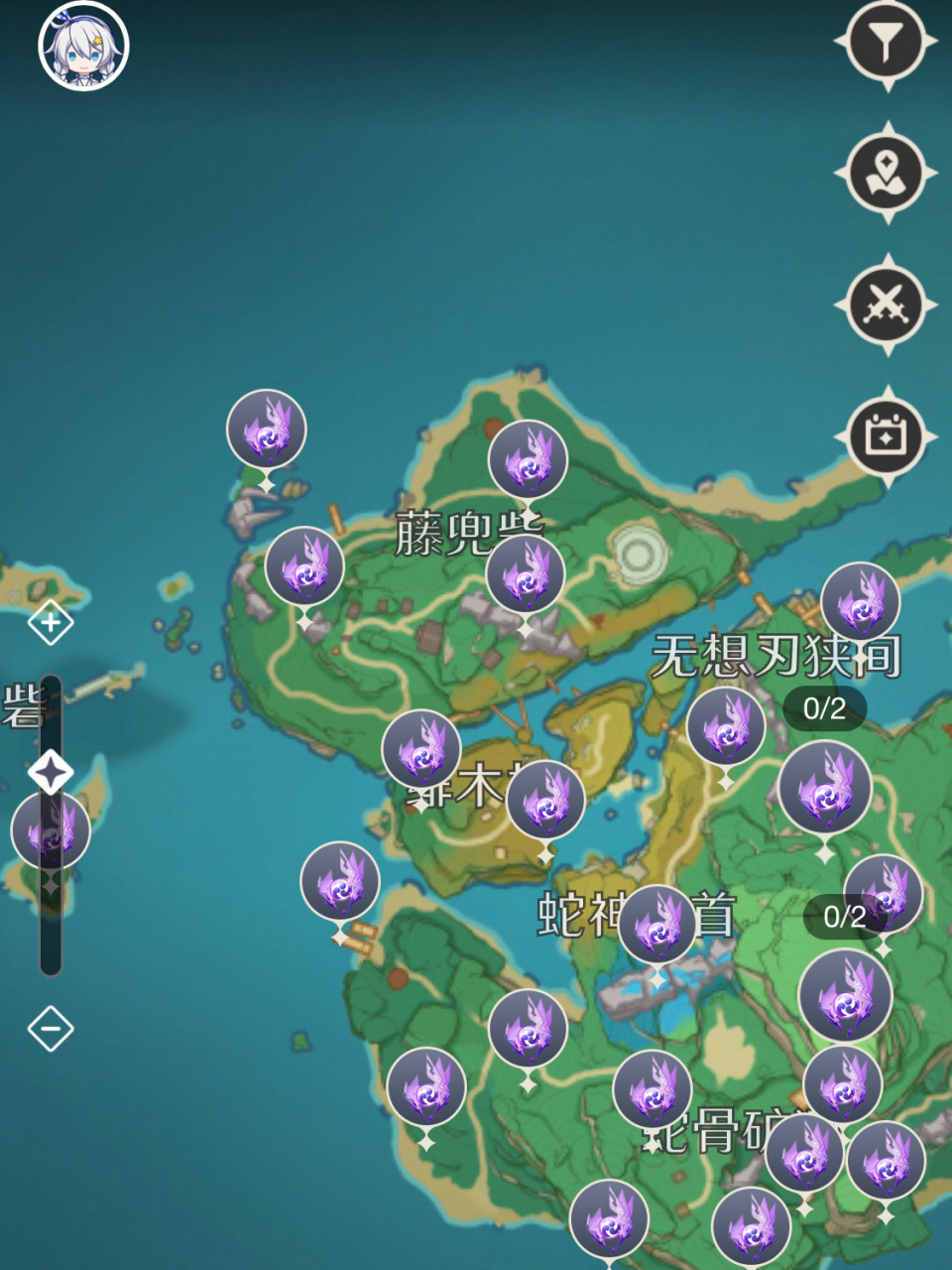Select the Electroculus marker behind the zoom slider
952x1270 pixels.
[x=50, y=831]
